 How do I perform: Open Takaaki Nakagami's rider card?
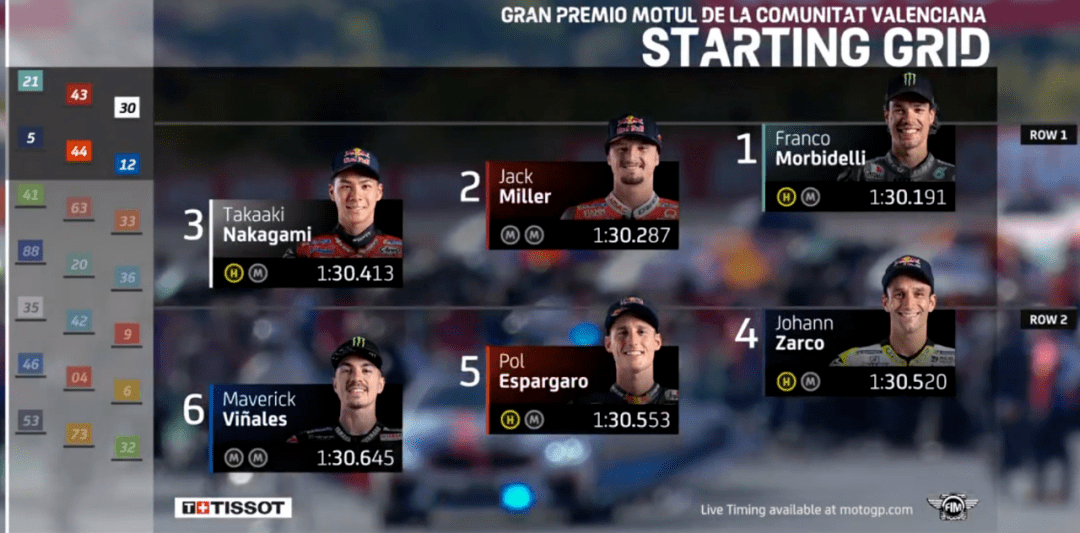pyautogui.click(x=307, y=244)
